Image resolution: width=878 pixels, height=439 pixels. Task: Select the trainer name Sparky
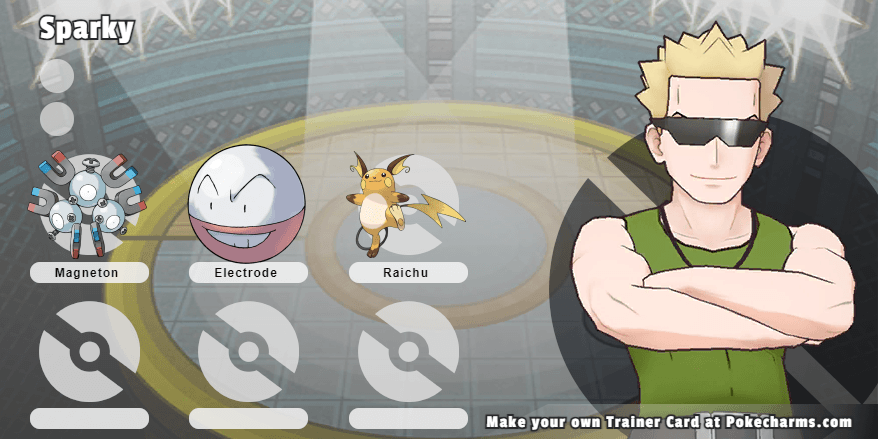click(86, 29)
